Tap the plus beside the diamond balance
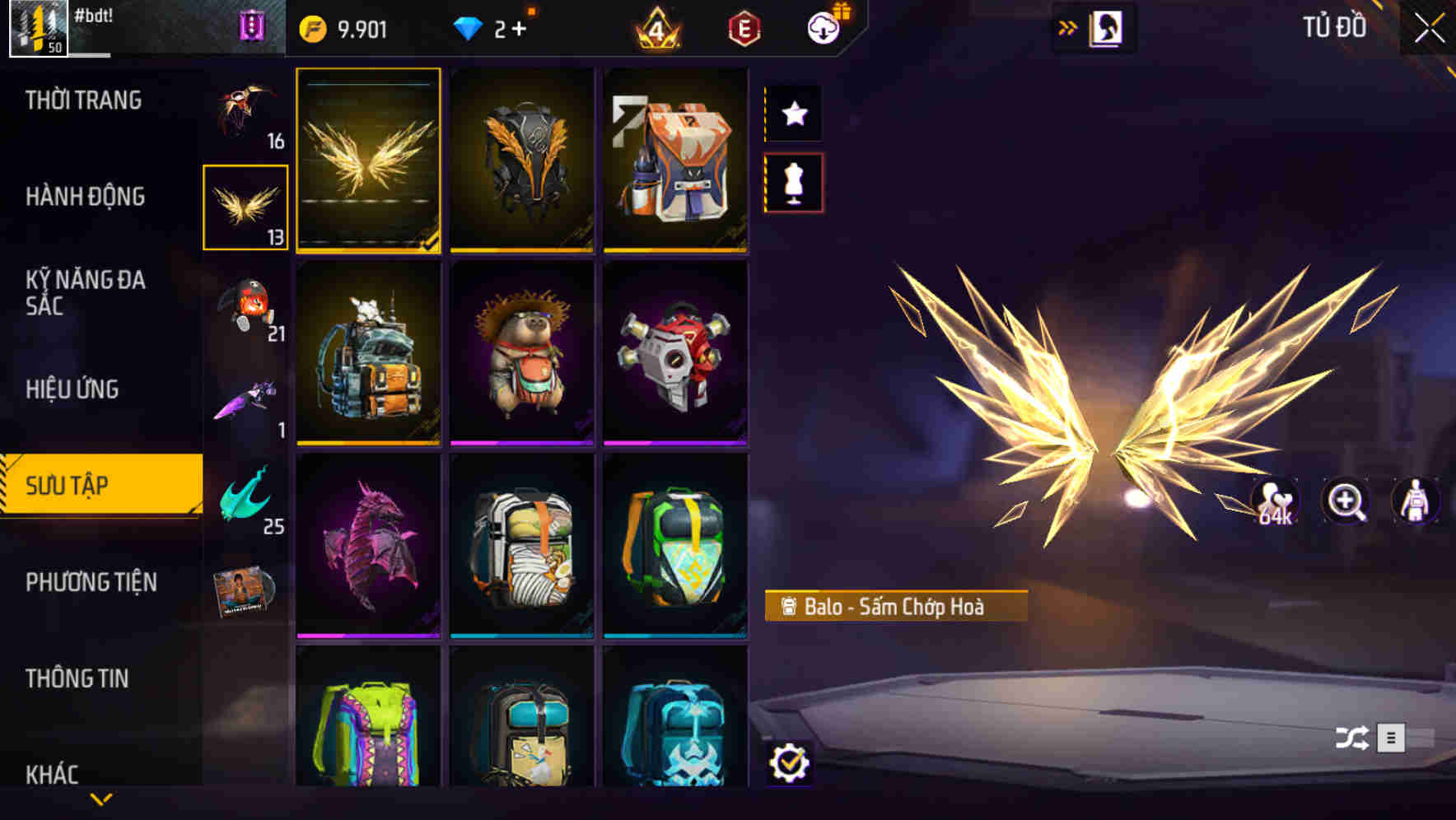The width and height of the screenshot is (1456, 820). click(x=521, y=30)
